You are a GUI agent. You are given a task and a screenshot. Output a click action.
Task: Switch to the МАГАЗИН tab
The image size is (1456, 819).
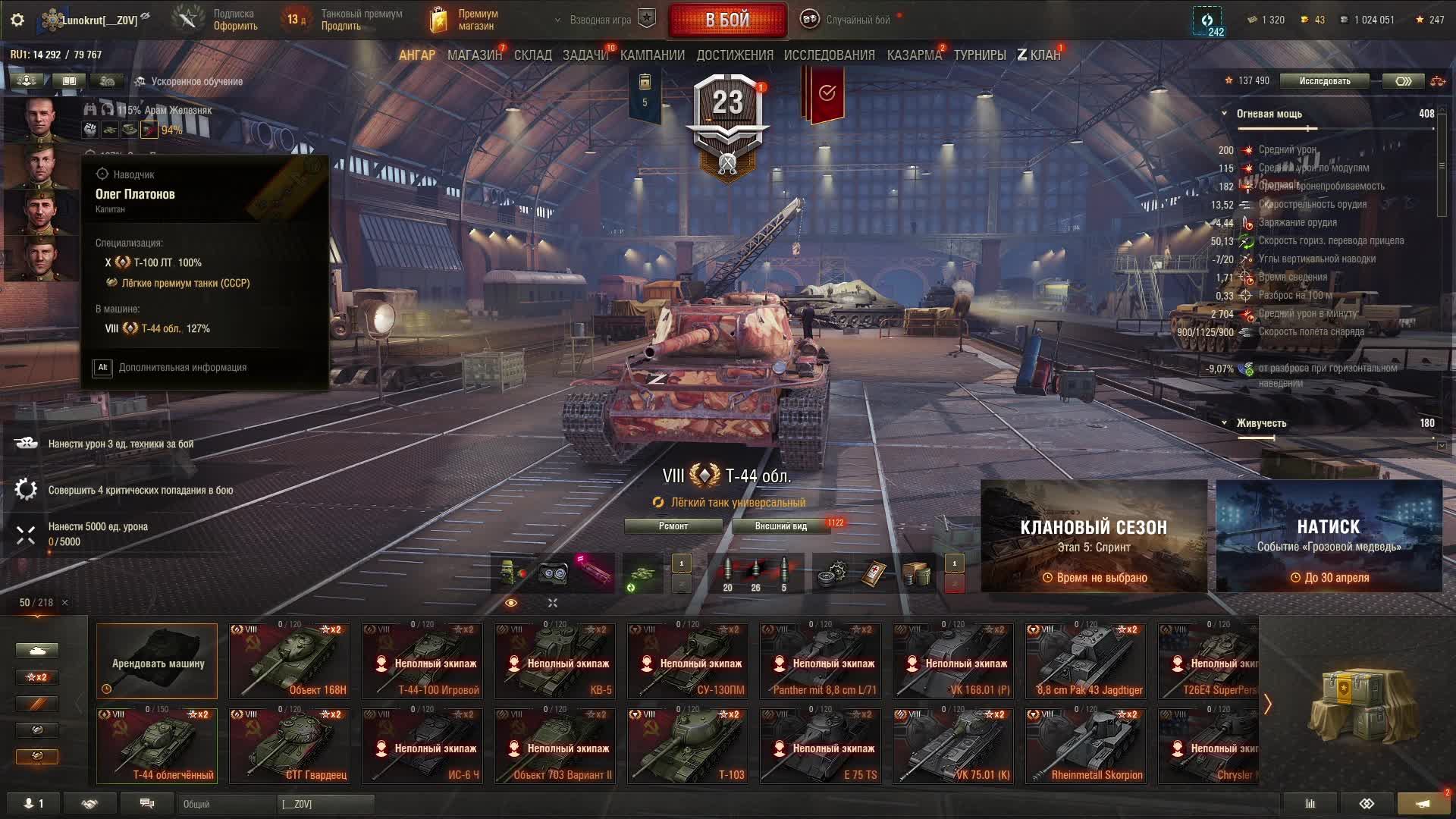pos(474,55)
